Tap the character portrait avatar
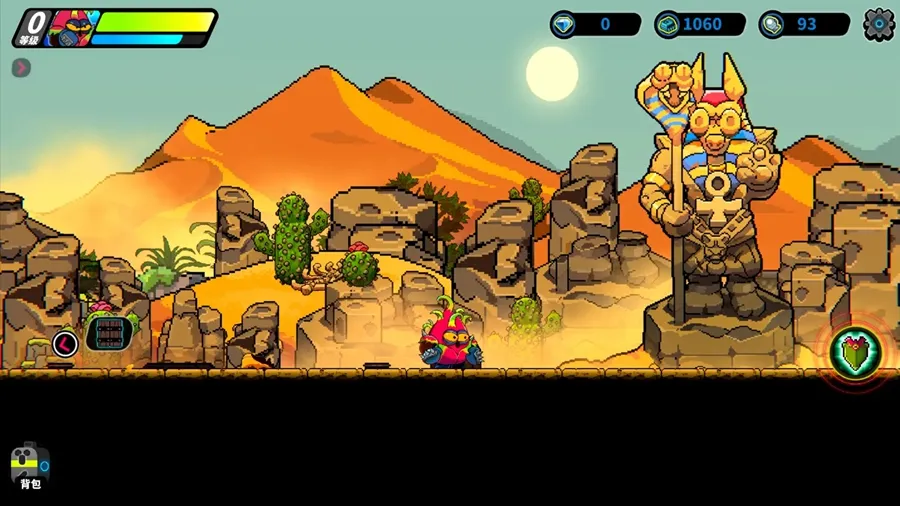Viewport: 900px width, 506px height. coord(70,28)
